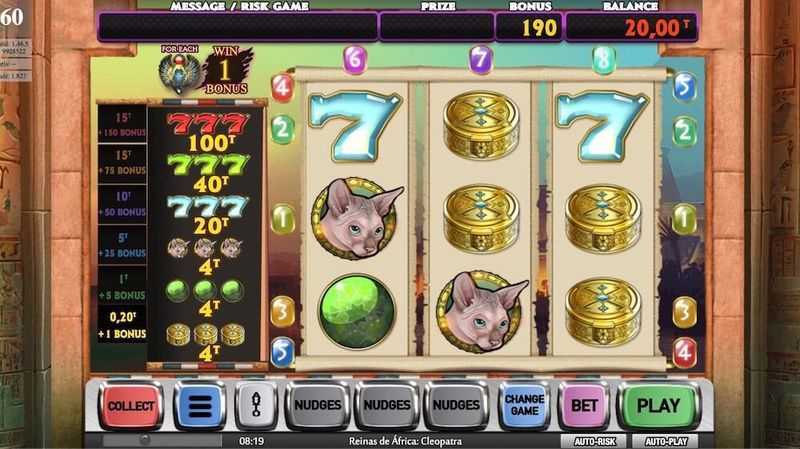Toggle the AUTO-RISK option

click(x=594, y=441)
